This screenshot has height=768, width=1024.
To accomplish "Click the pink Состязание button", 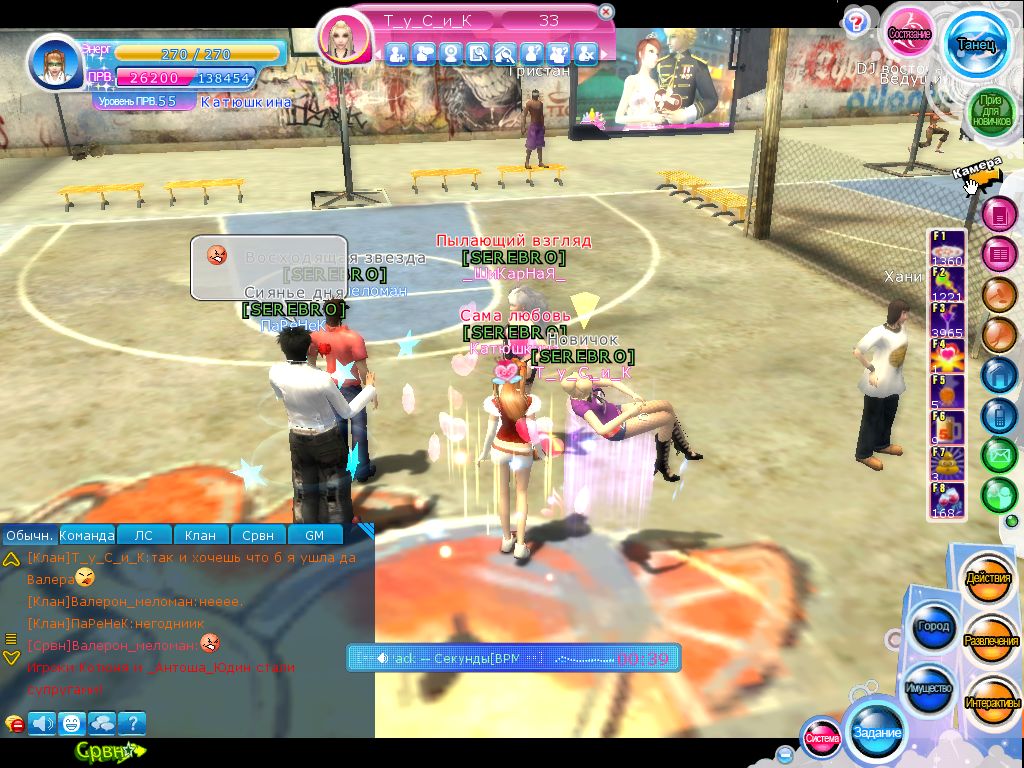I will [909, 34].
